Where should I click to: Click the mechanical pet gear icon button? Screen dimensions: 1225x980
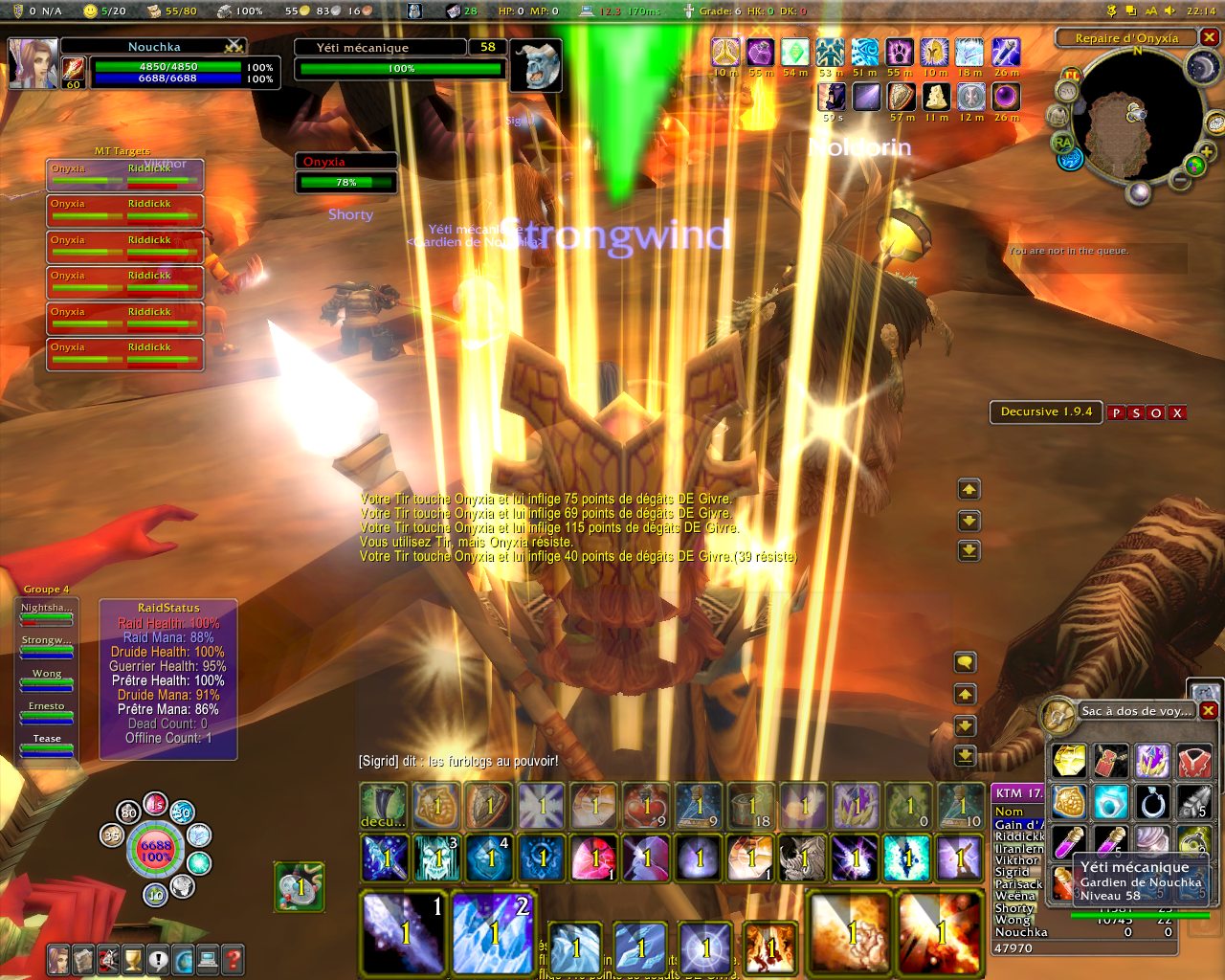[x=300, y=887]
